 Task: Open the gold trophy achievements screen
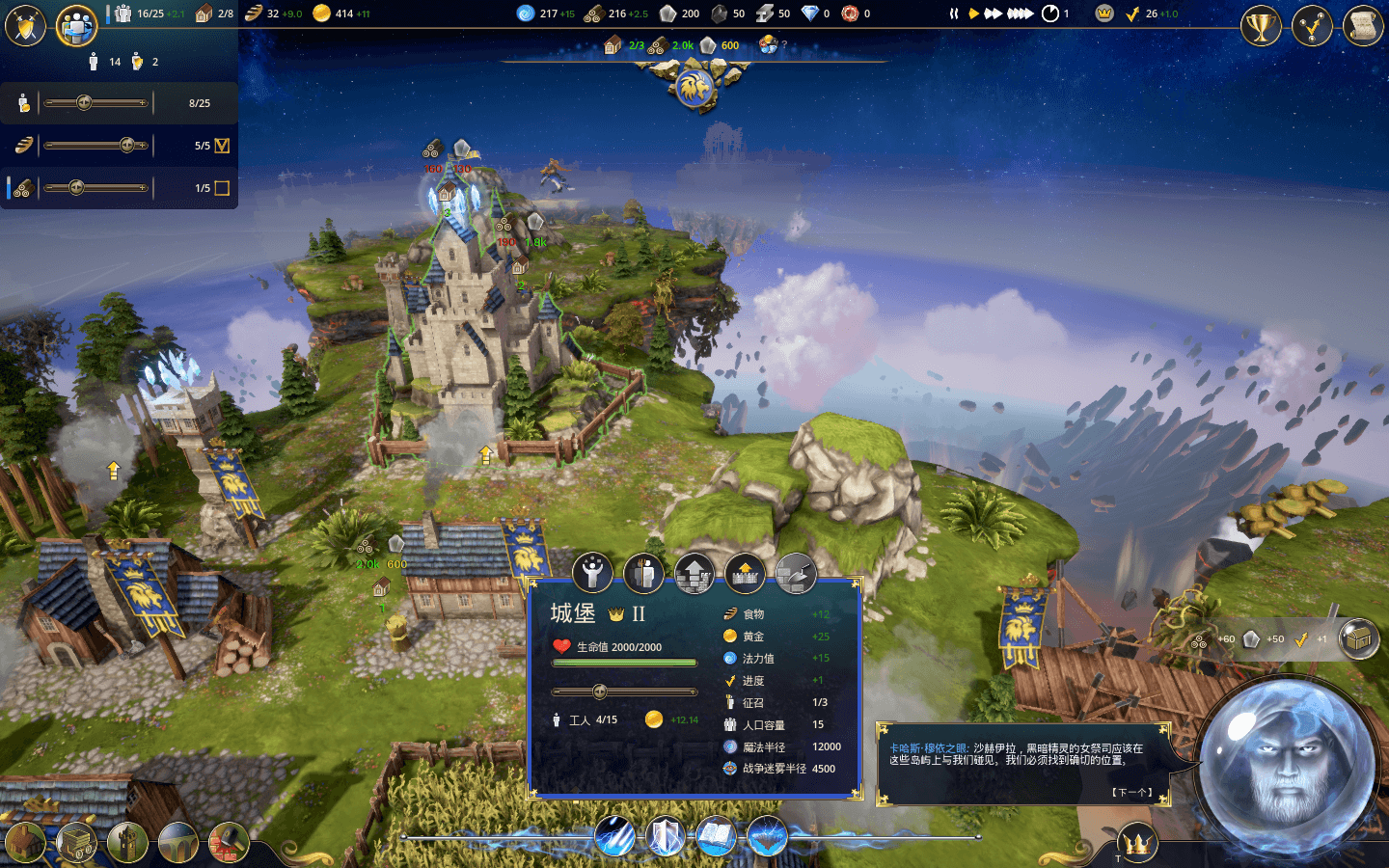tap(1261, 26)
